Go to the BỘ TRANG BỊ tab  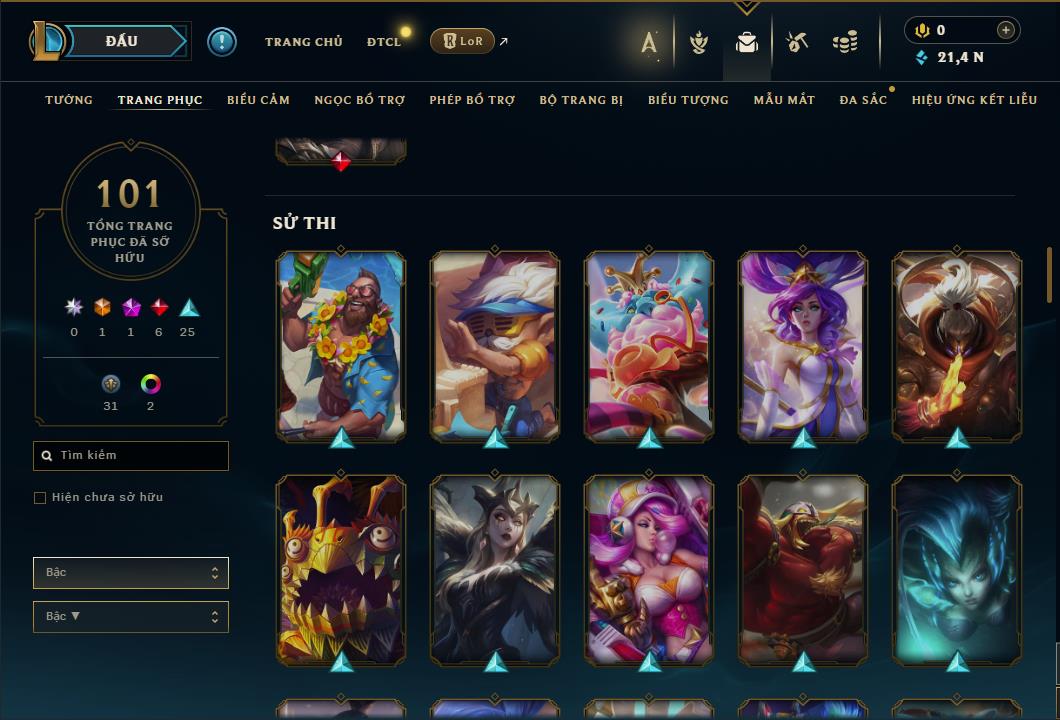tap(581, 100)
